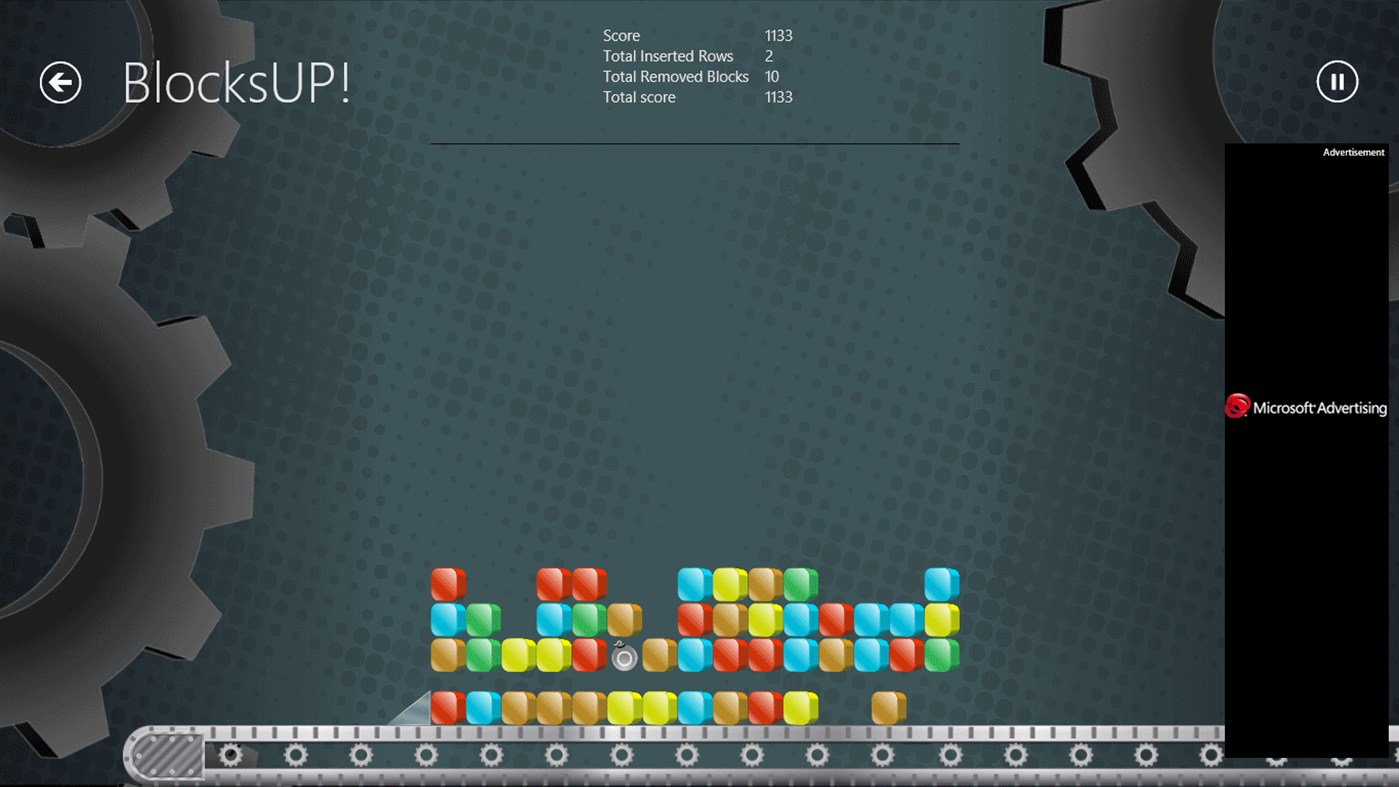Click the Microsoft Advertising logo
This screenshot has width=1399, height=787.
click(1237, 406)
